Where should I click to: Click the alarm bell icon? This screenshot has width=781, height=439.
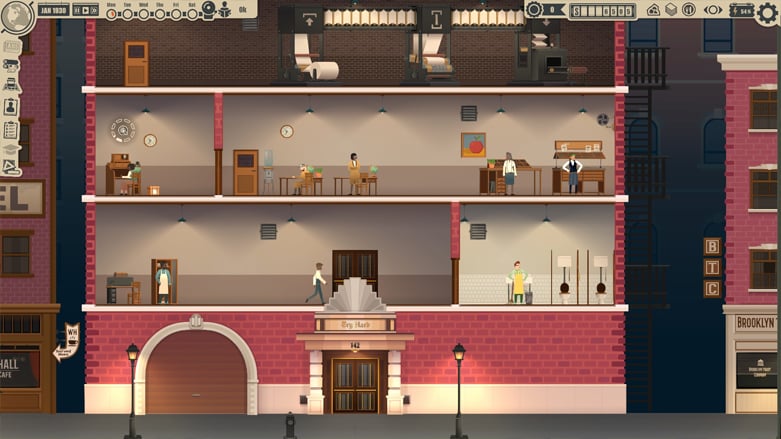(207, 9)
